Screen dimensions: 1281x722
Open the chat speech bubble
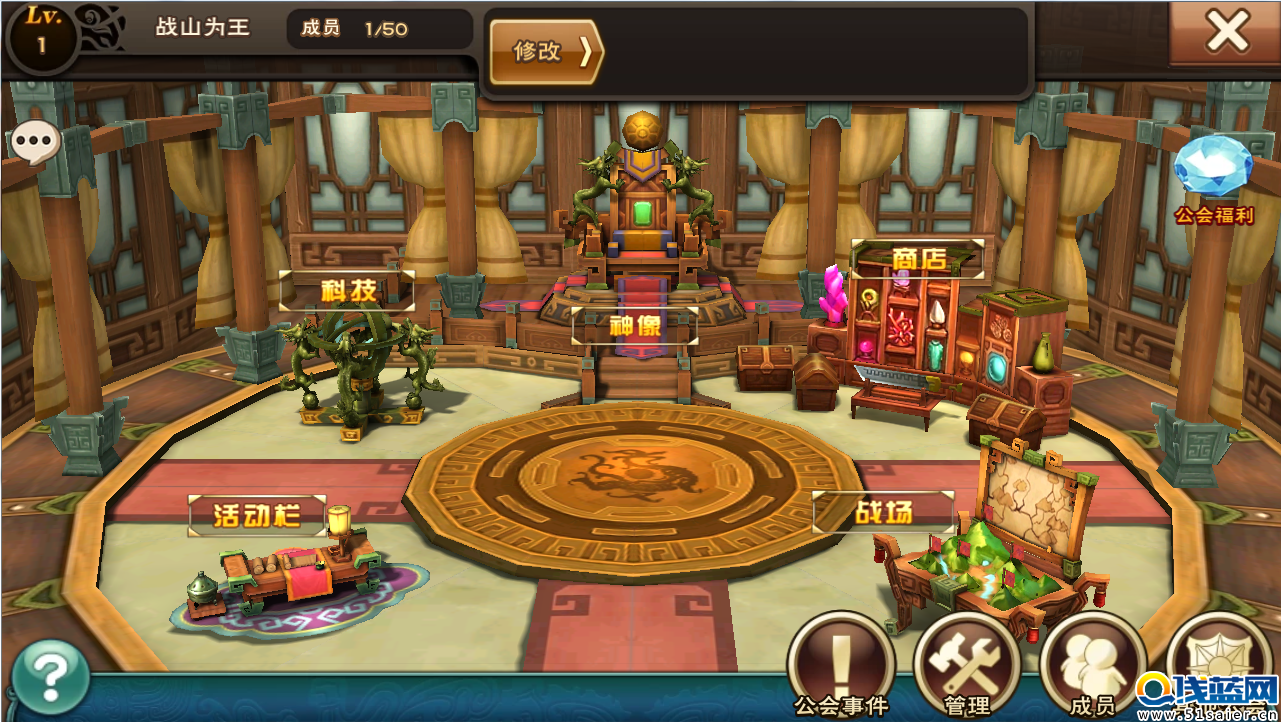tap(35, 145)
